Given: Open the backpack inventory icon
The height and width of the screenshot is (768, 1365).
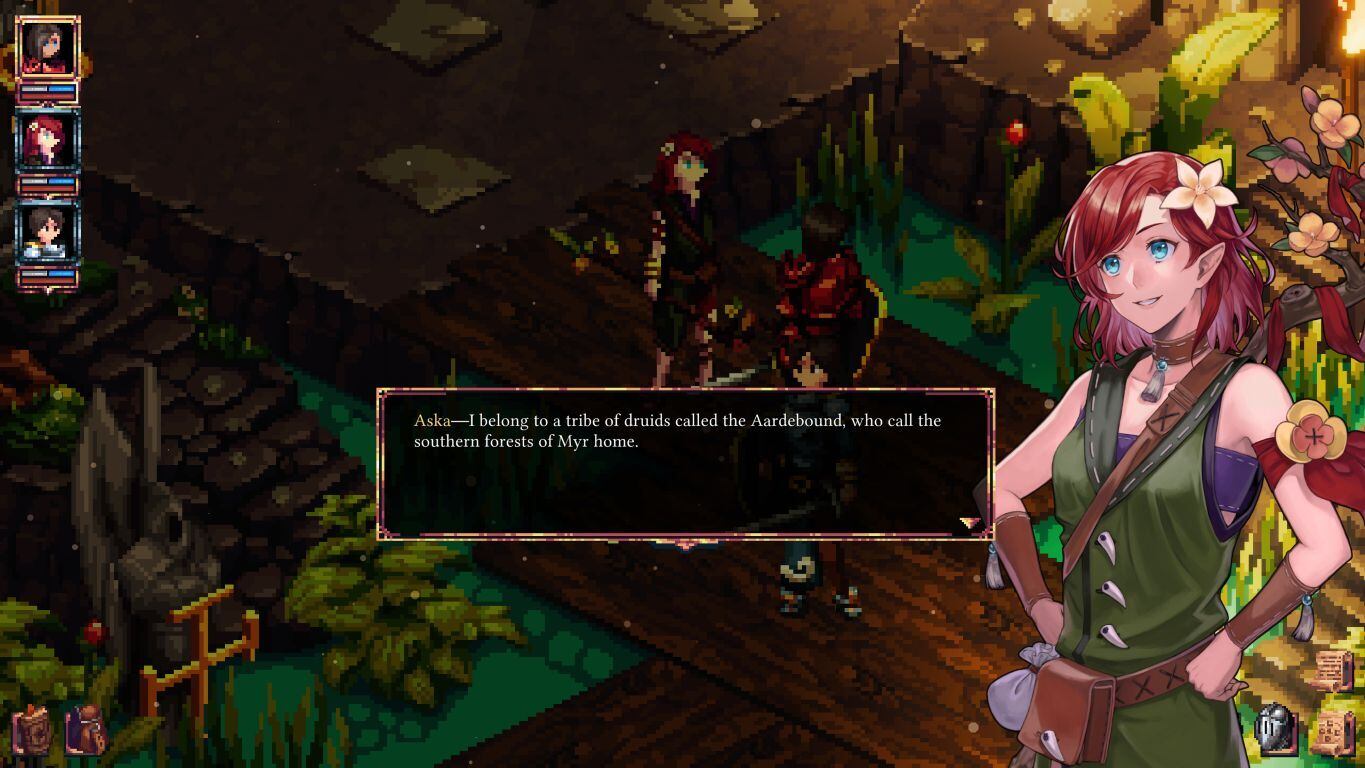Looking at the screenshot, I should [x=86, y=730].
